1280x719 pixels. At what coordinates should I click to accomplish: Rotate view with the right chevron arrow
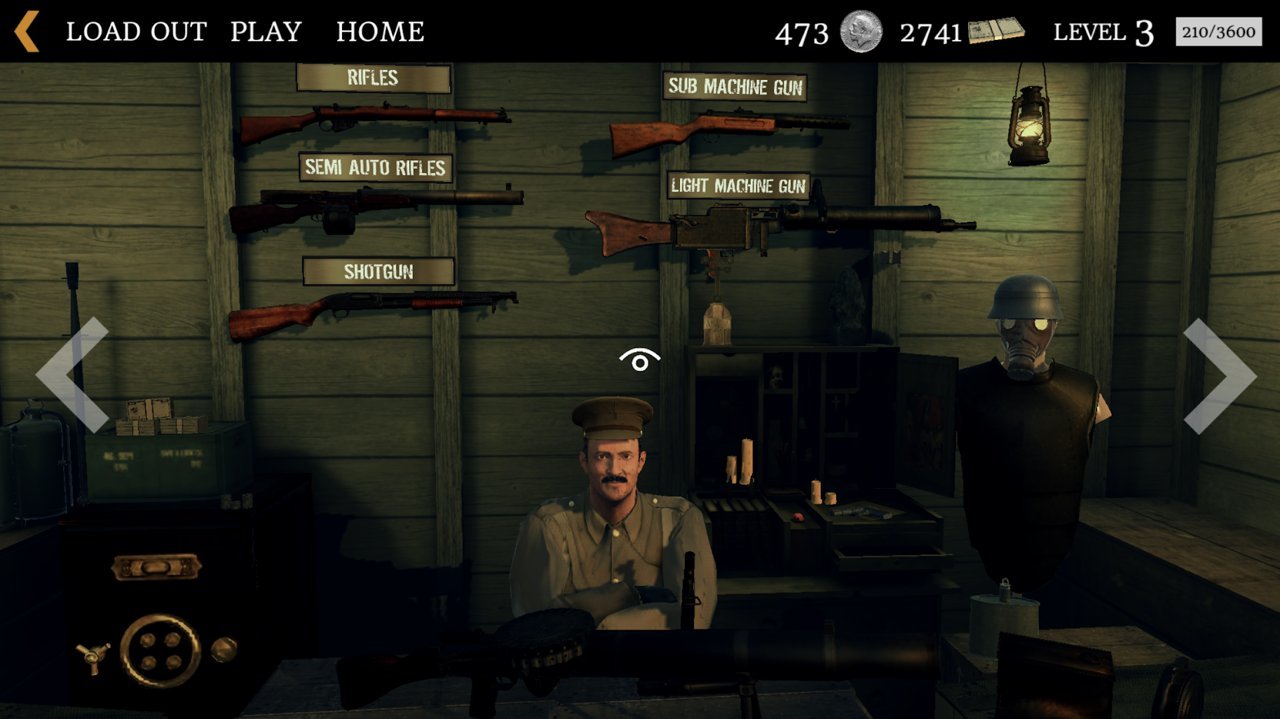1219,375
